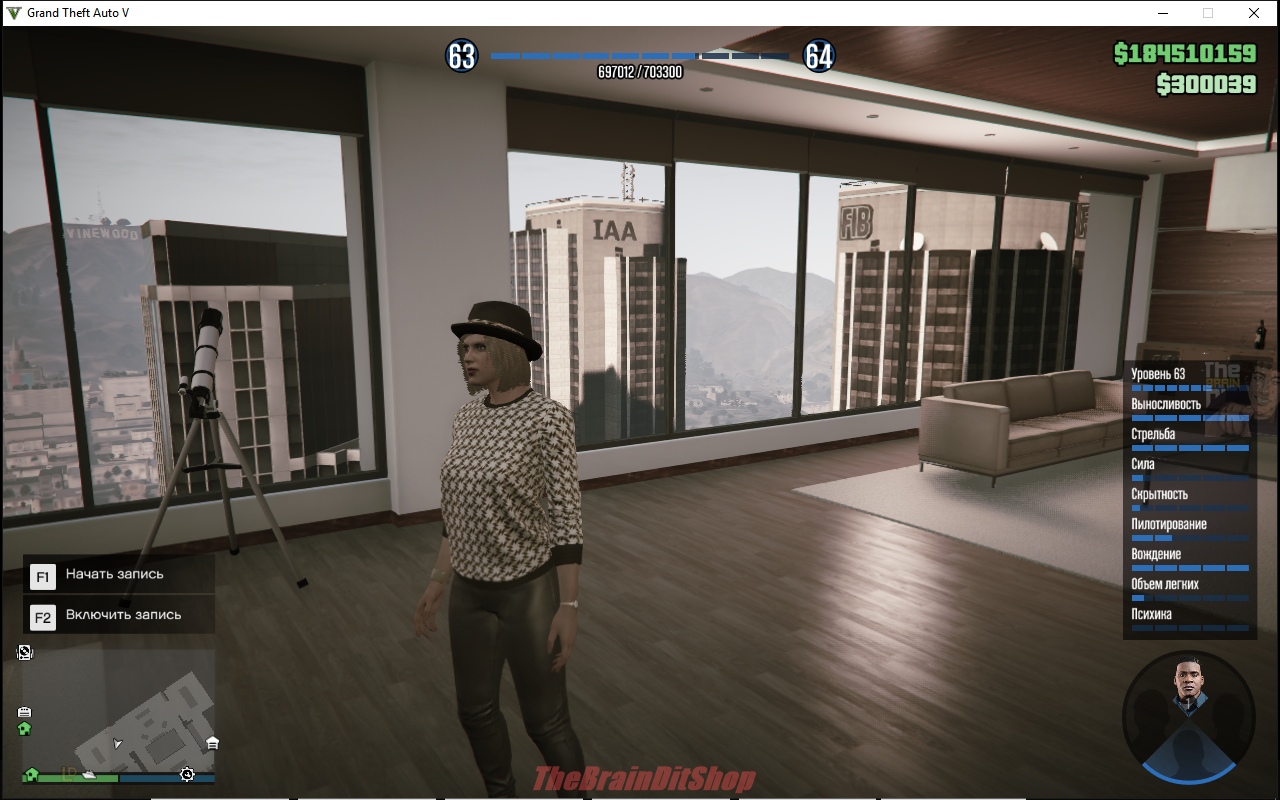Click the yacht marker on the minimap
The width and height of the screenshot is (1280, 800).
pyautogui.click(x=89, y=774)
